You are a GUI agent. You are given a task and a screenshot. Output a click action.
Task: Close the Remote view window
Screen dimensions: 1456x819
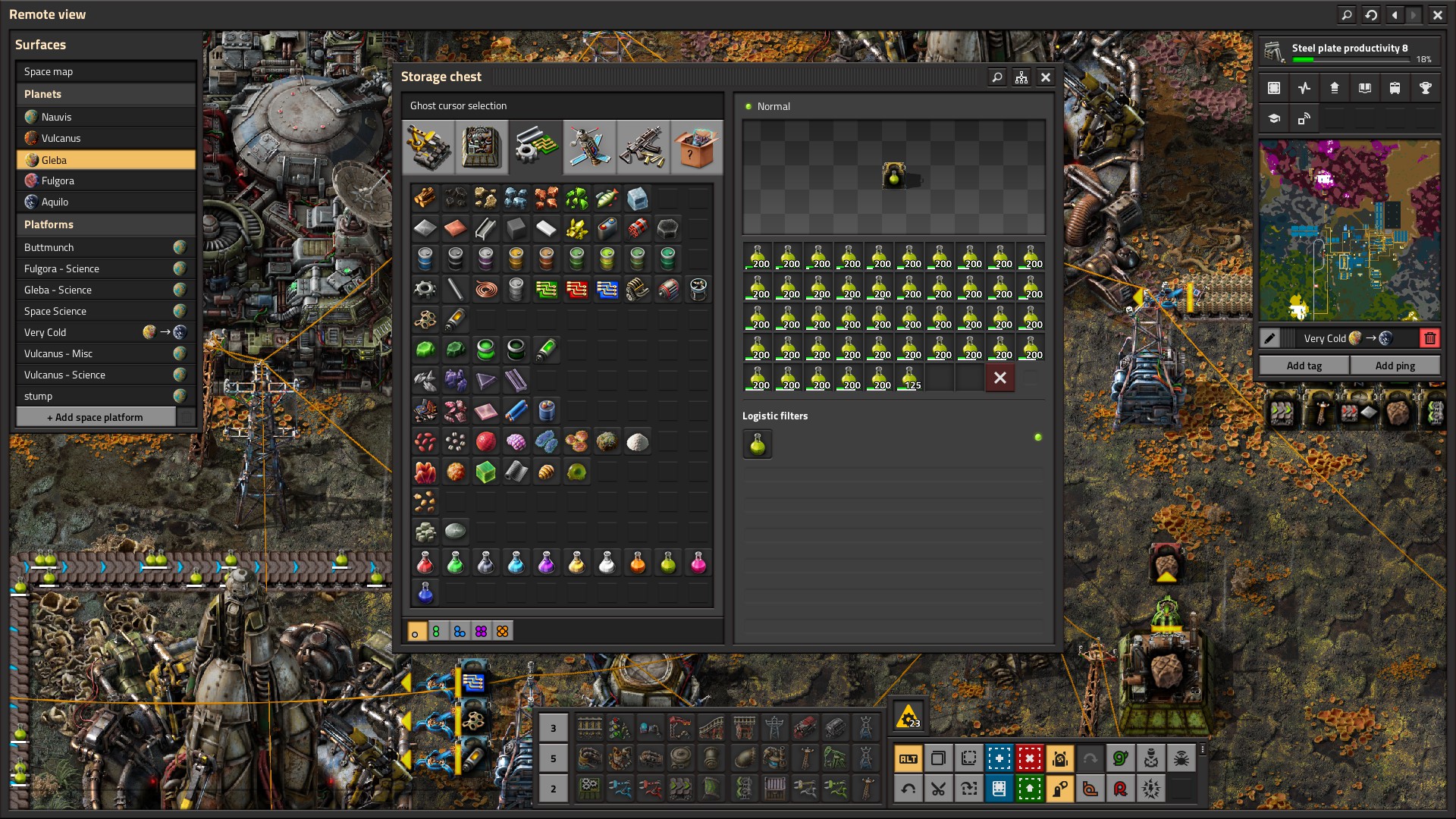click(x=1437, y=14)
